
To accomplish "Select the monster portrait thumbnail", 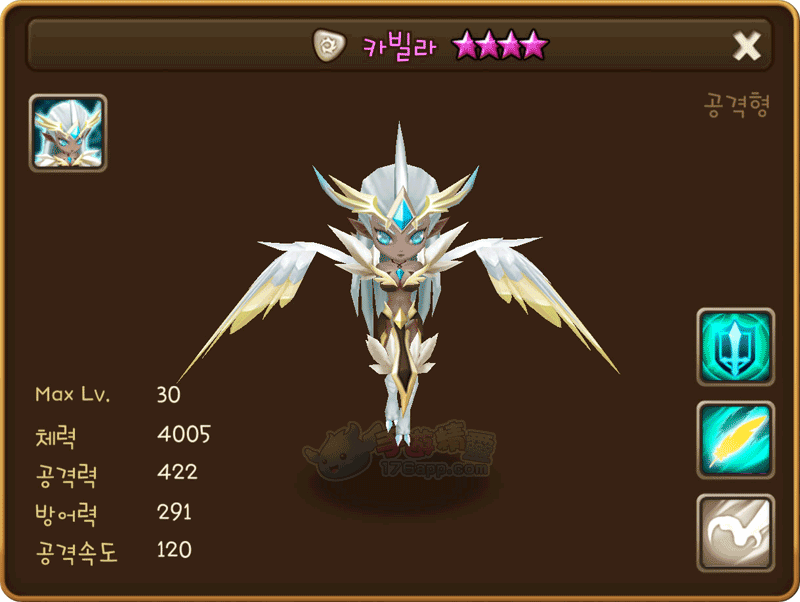I will (x=68, y=133).
